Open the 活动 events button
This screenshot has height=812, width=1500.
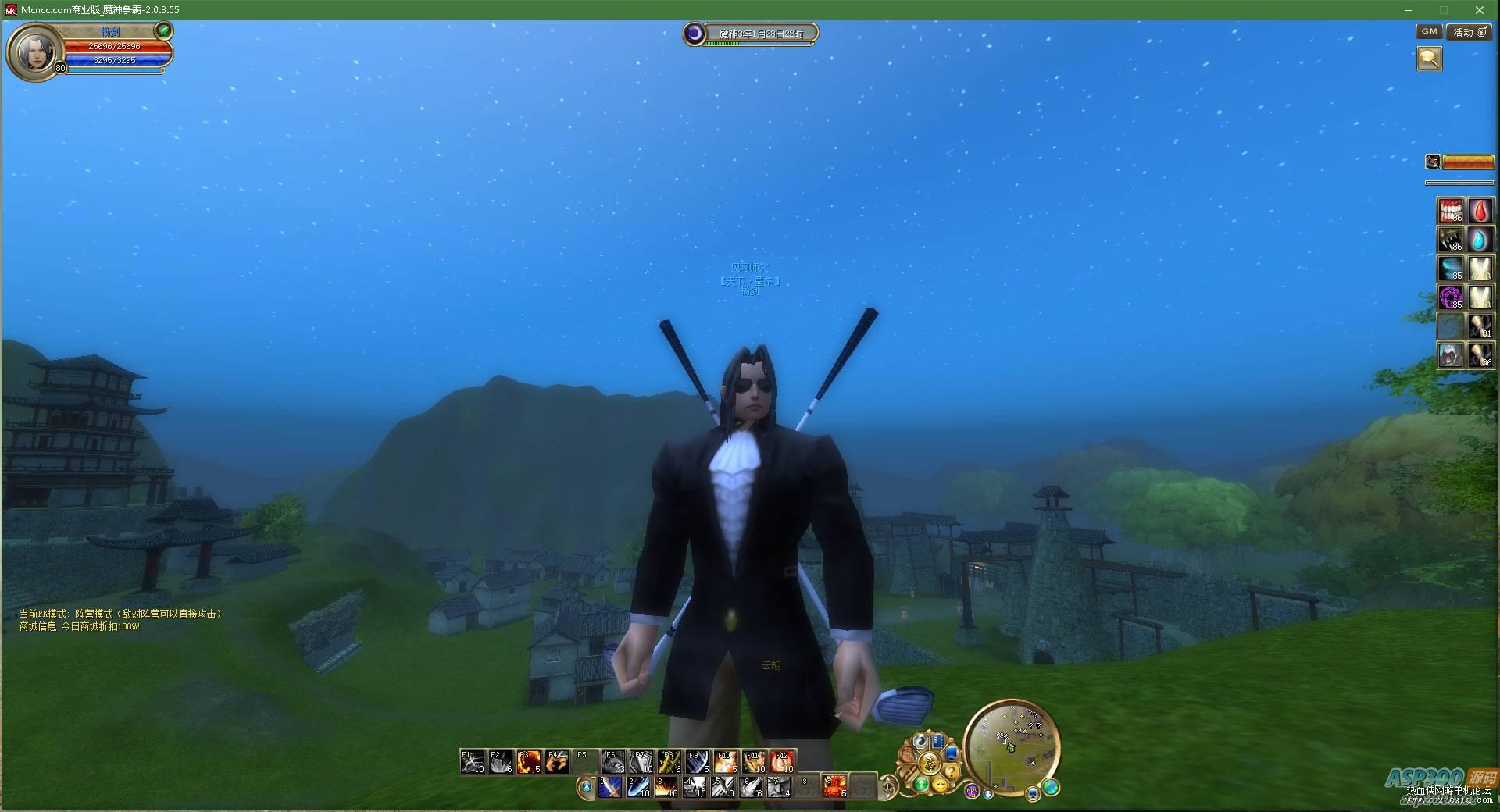(x=1468, y=32)
